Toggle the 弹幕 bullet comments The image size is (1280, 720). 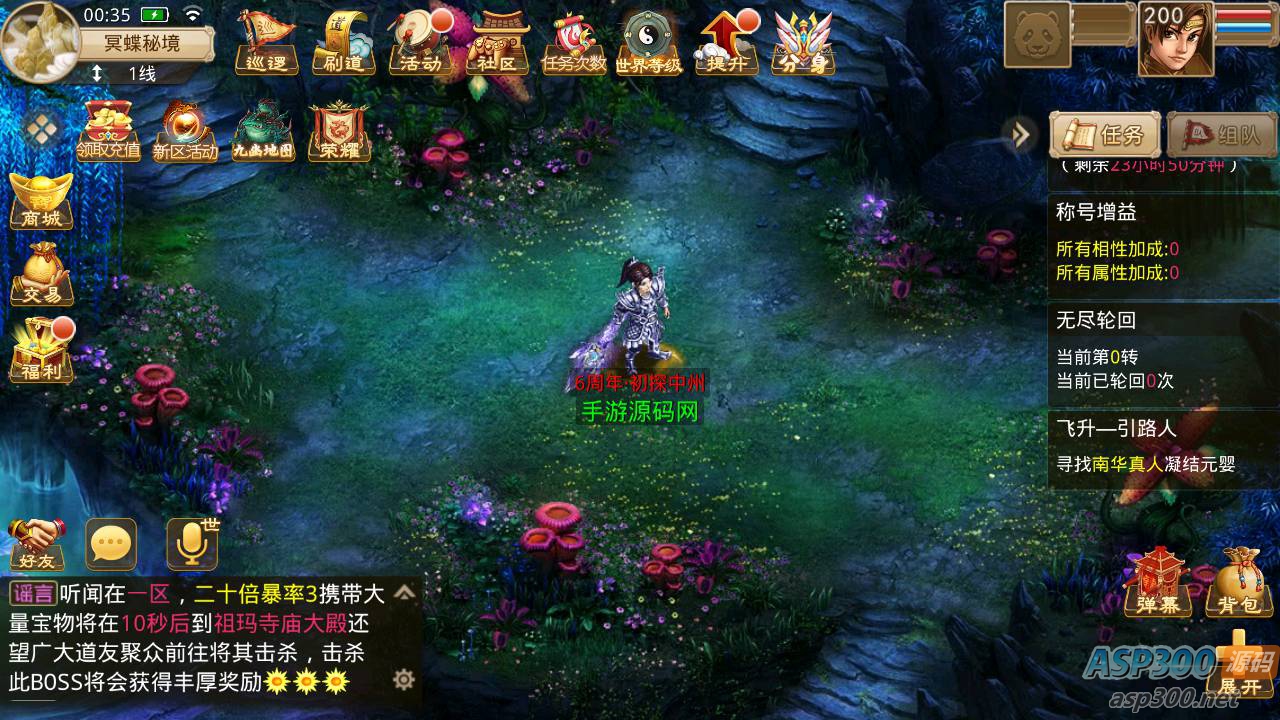click(1157, 582)
